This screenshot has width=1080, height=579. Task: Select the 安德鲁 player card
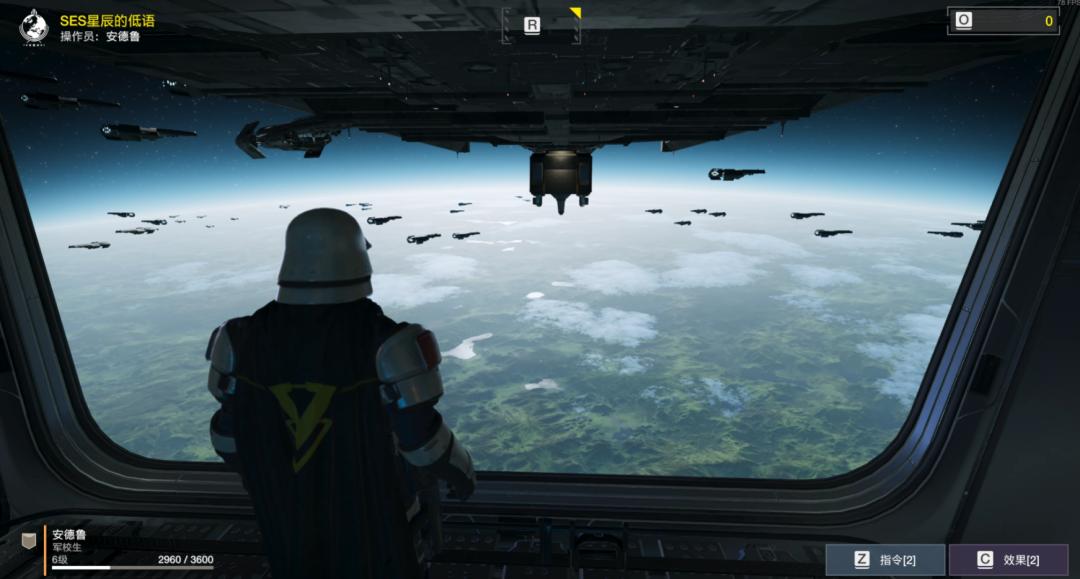tap(120, 550)
